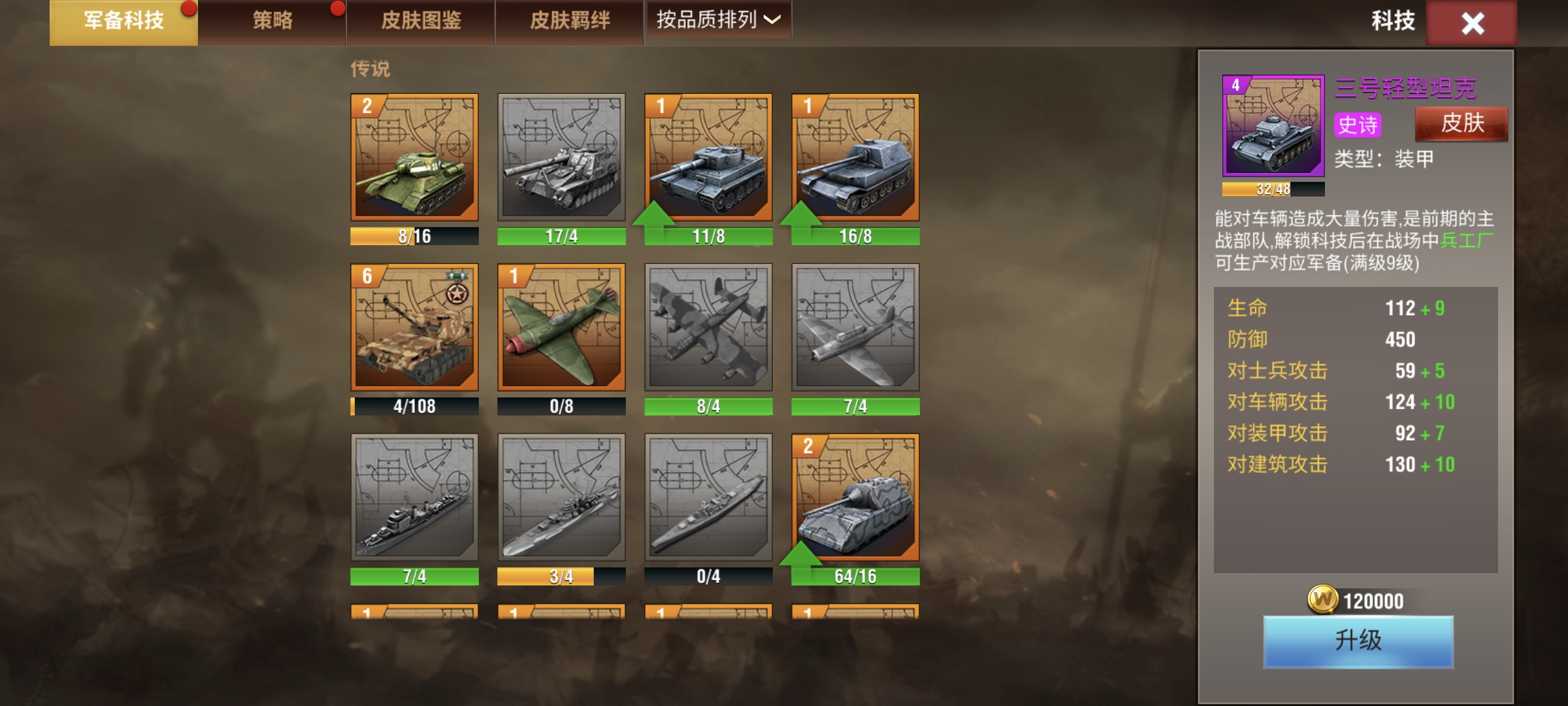Close the 科技 screen

(1472, 24)
